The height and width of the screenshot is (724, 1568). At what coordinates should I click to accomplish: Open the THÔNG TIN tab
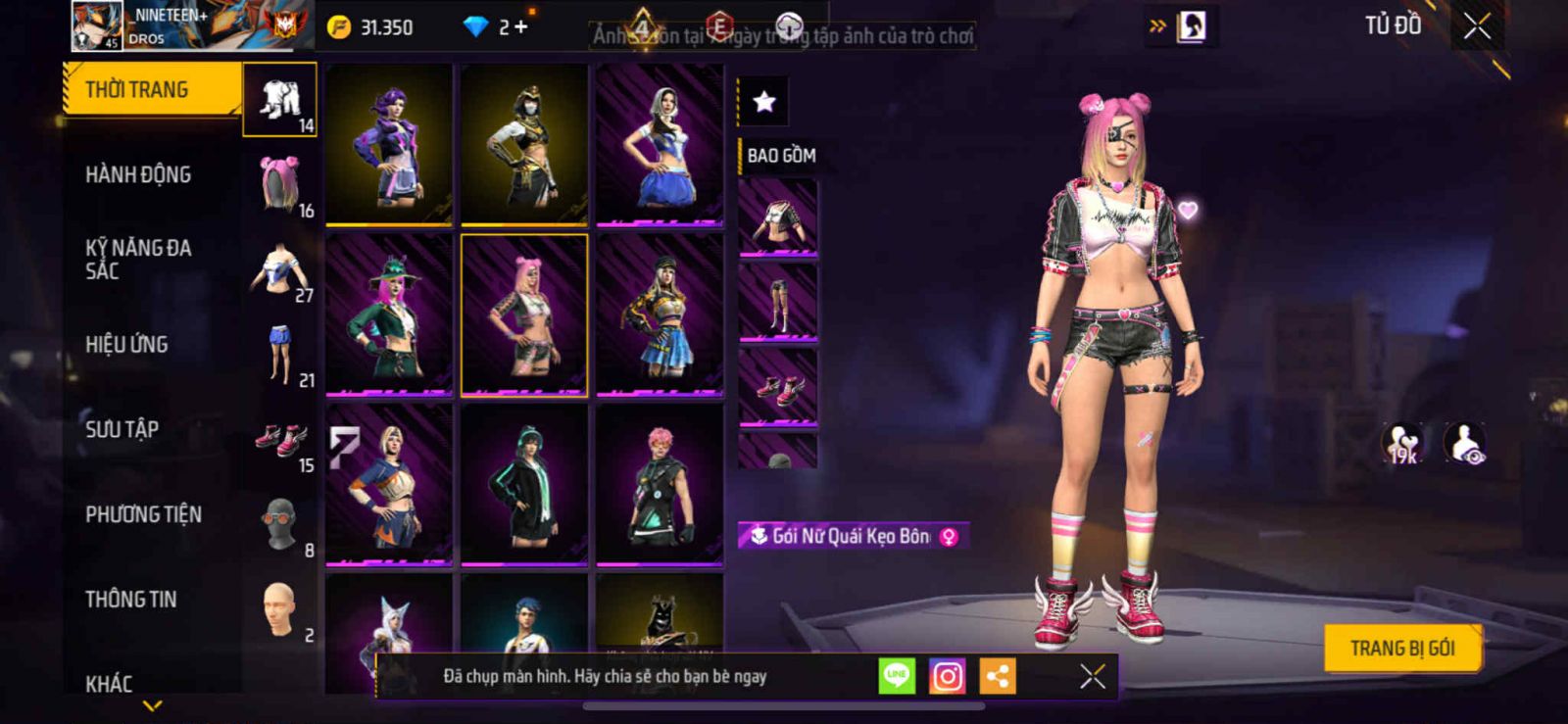[130, 600]
